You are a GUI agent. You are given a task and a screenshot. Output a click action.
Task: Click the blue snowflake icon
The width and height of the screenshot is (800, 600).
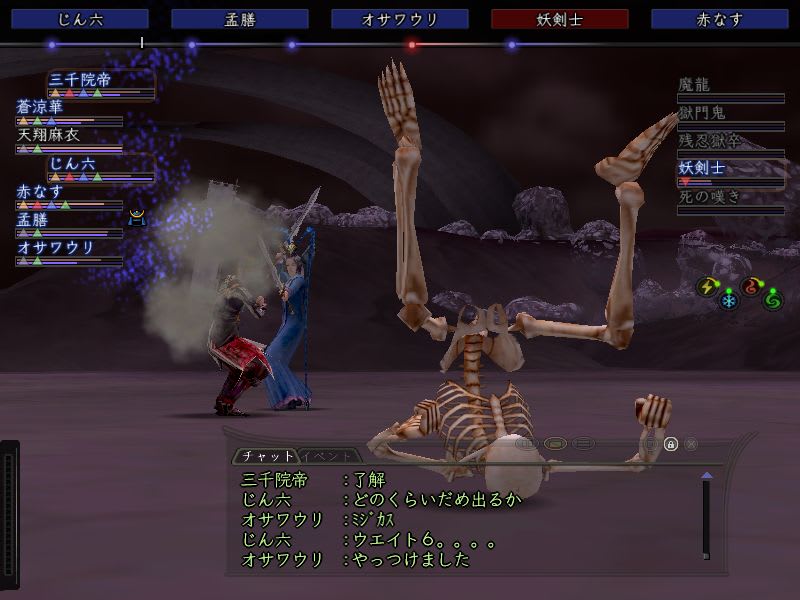click(728, 300)
